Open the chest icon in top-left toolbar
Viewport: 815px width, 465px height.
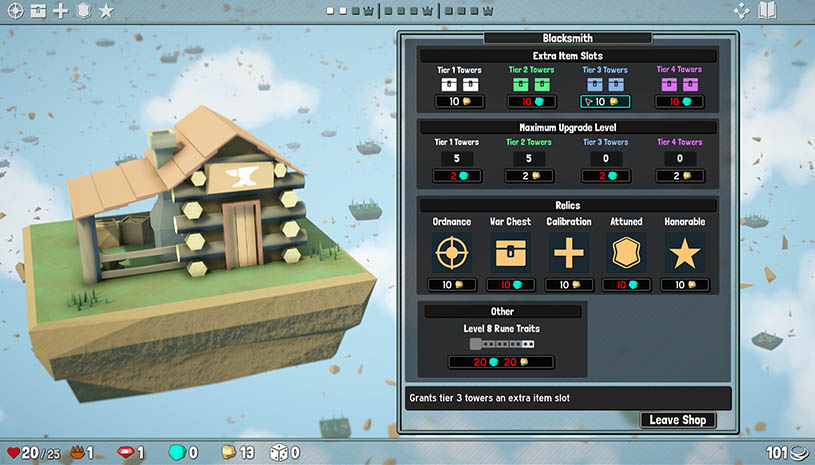(38, 11)
